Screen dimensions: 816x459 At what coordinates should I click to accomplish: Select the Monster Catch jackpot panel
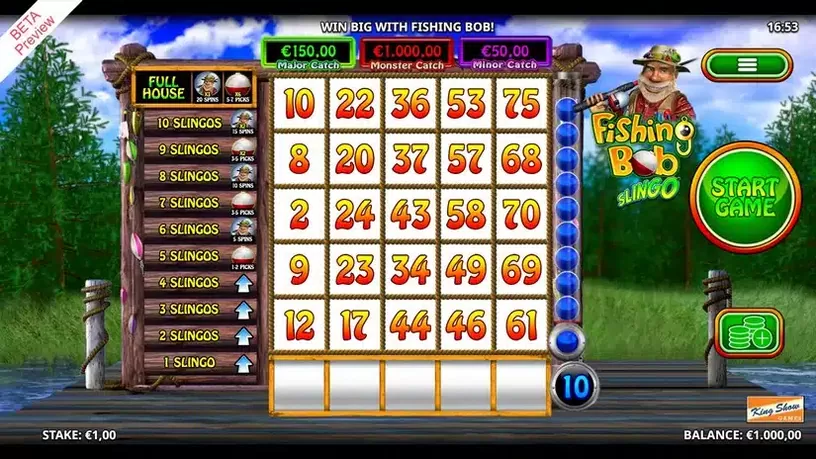[406, 54]
